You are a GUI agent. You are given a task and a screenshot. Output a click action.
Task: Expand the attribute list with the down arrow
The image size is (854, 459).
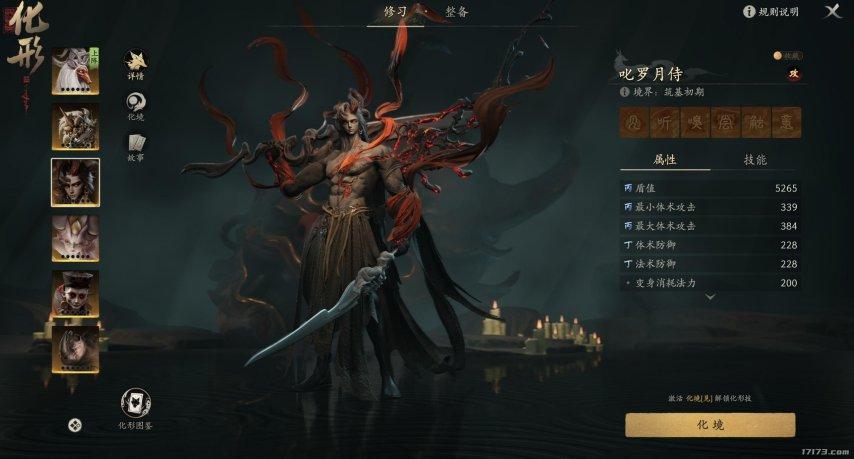[710, 297]
